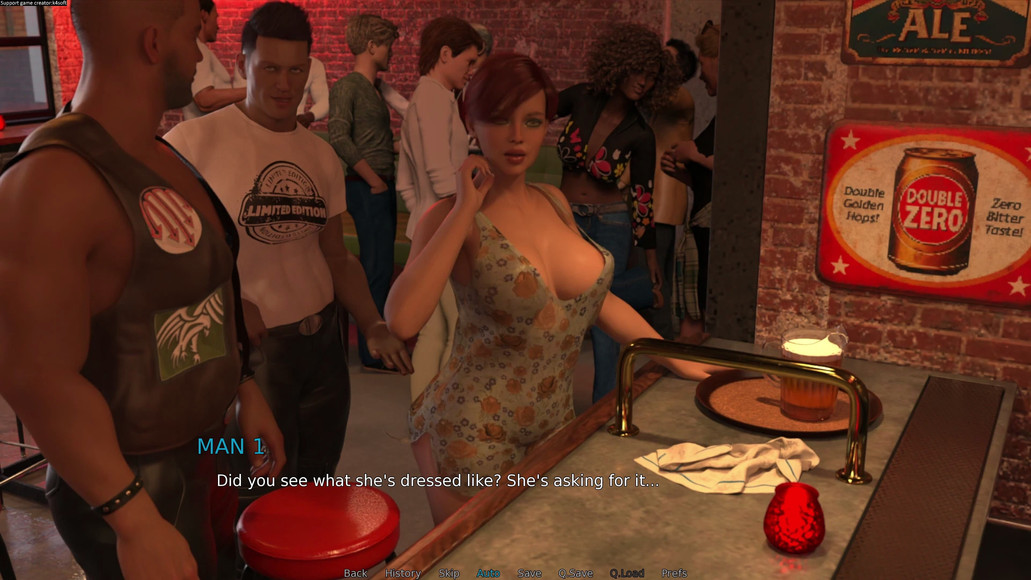This screenshot has height=580, width=1031.
Task: Activate Skip in the quick menu
Action: pyautogui.click(x=449, y=573)
